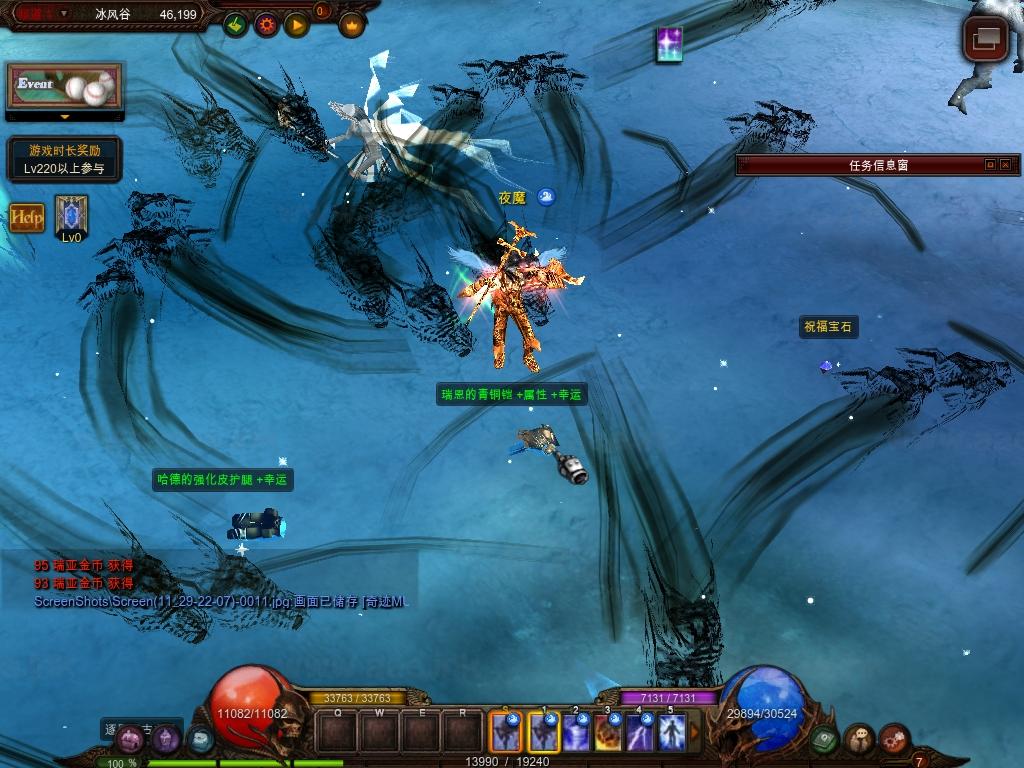Activate the fiery orange skill in slot 3
Viewport: 1024px width, 768px height.
pos(608,732)
